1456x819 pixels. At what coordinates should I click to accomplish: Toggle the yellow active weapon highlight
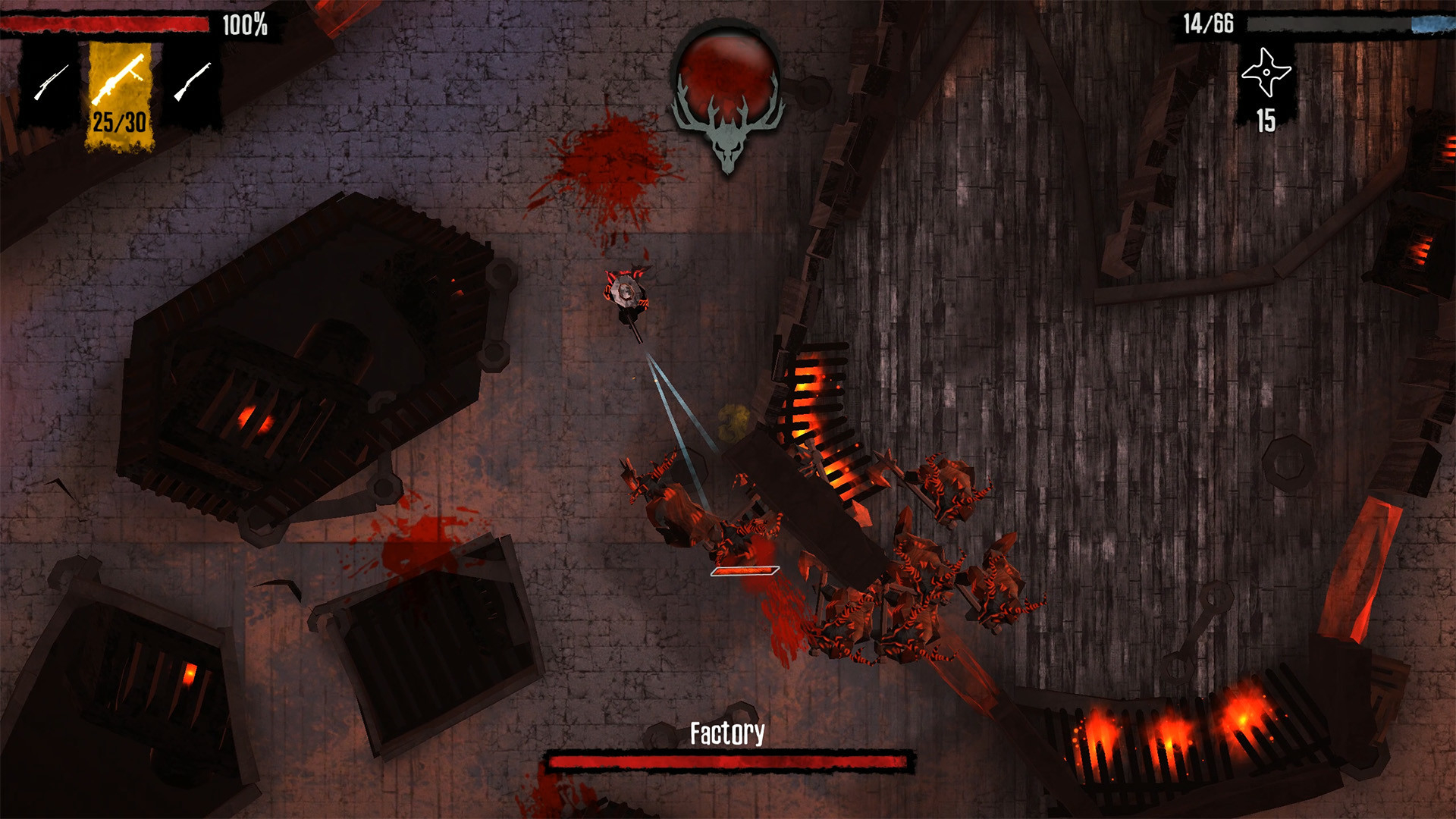click(x=119, y=95)
